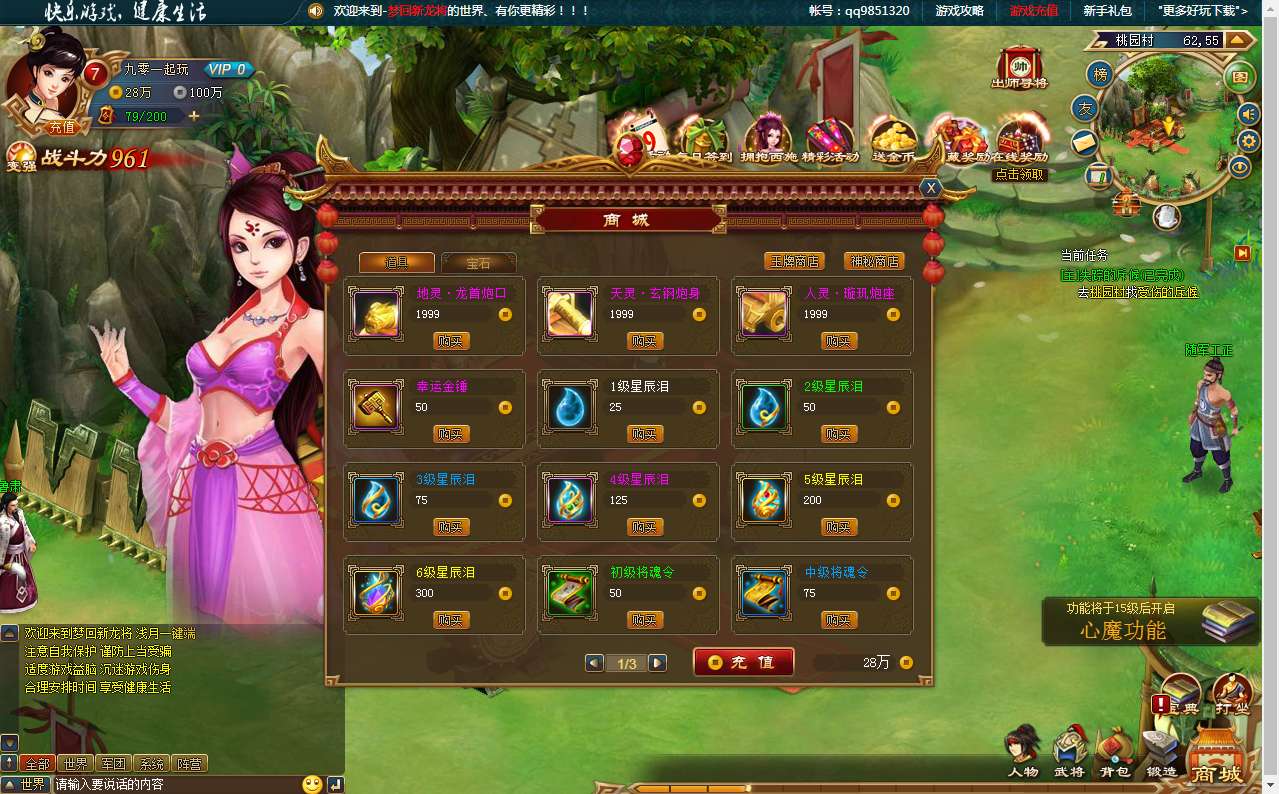Select the 世界 chat channel tab
Viewport: 1279px width, 794px height.
coord(75,764)
